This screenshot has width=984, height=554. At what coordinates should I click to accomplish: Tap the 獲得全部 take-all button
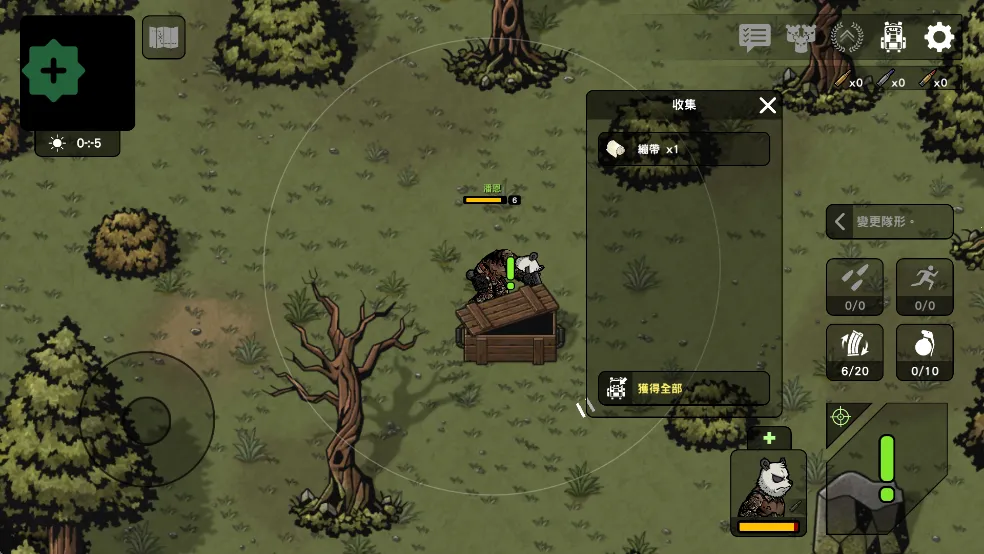point(684,388)
